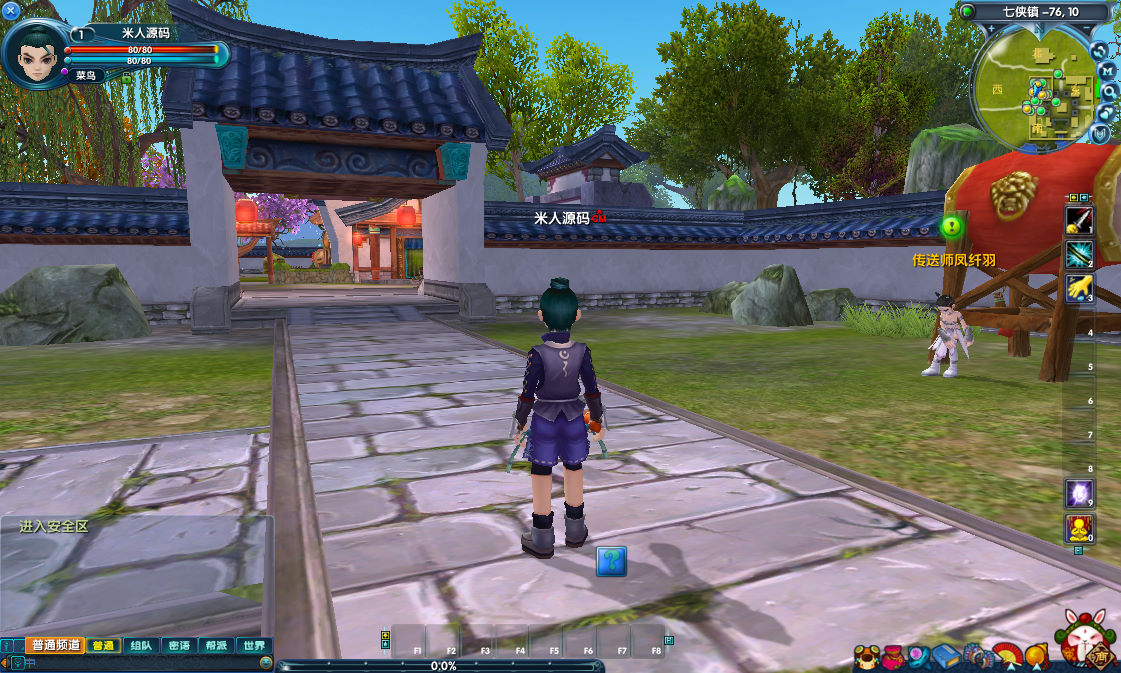This screenshot has width=1121, height=673.
Task: Click the player portrait avatar
Action: pos(35,50)
